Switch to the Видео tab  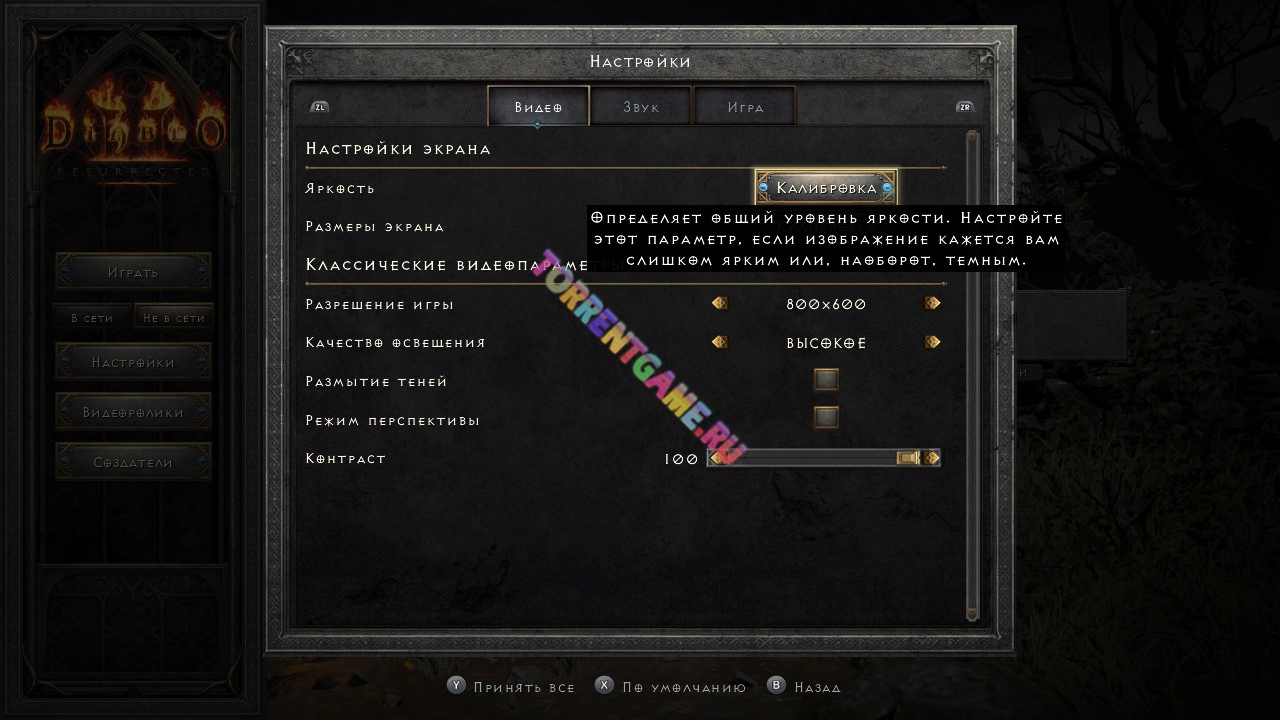coord(538,106)
